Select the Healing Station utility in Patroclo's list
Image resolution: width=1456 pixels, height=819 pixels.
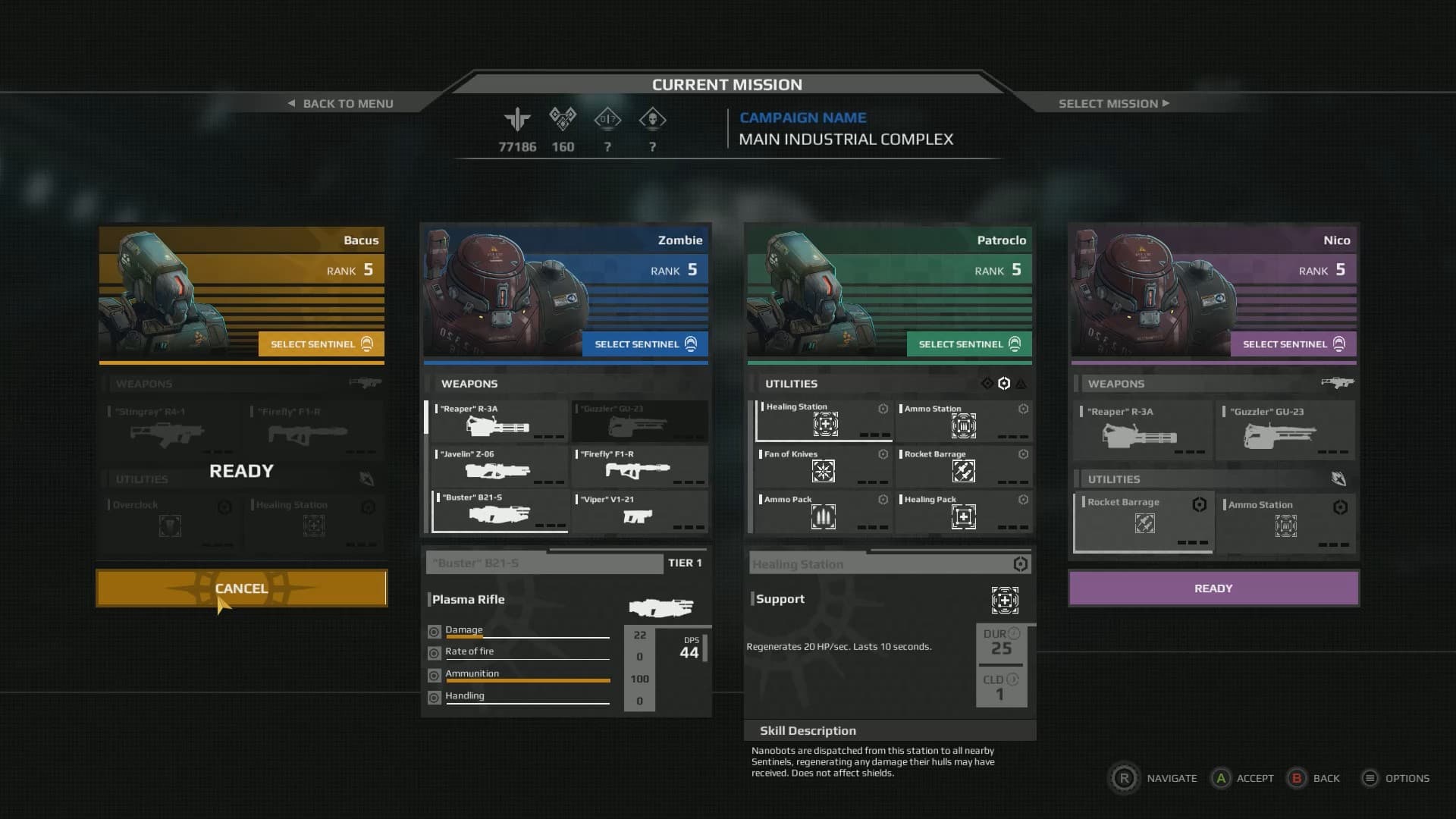824,421
